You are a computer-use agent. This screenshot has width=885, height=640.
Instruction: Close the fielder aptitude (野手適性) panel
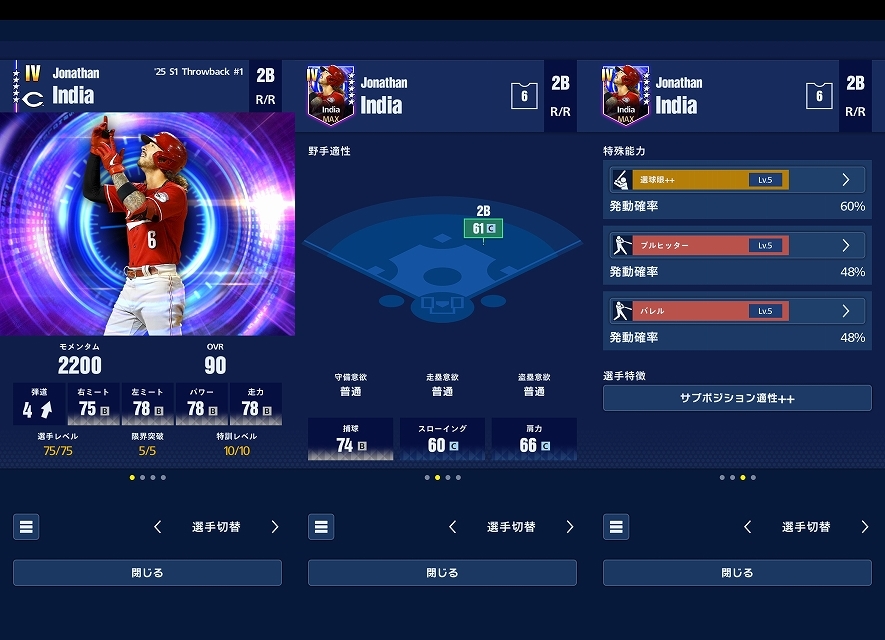(442, 573)
